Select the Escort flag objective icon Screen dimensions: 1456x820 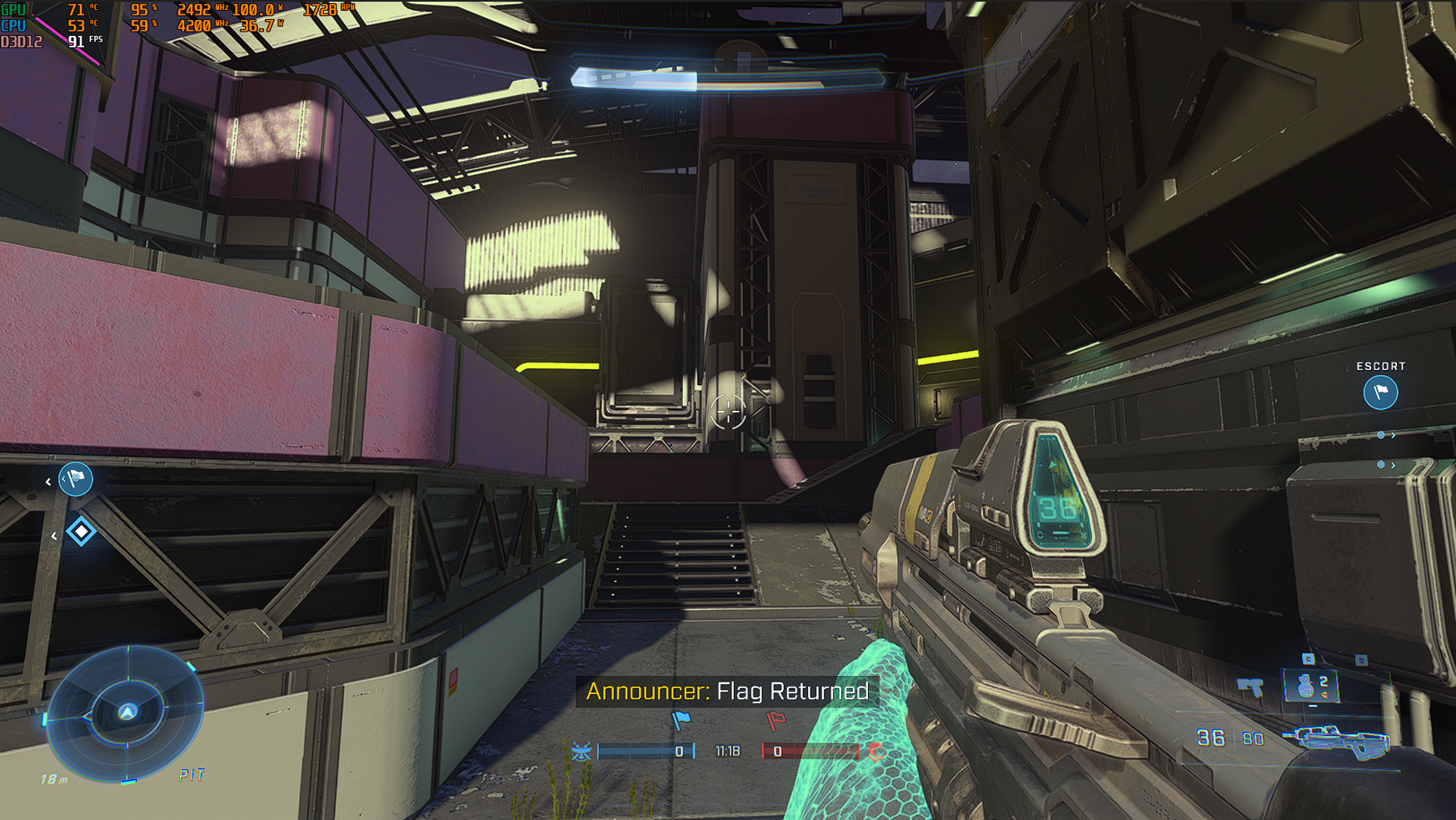(1380, 392)
